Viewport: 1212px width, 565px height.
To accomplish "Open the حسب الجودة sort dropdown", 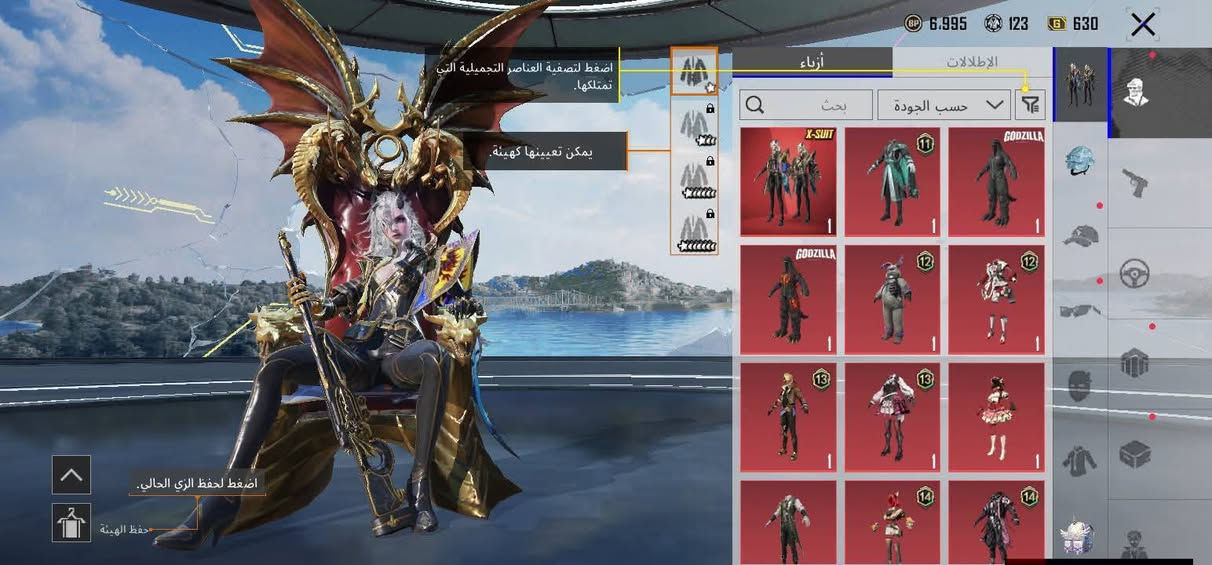I will click(943, 105).
